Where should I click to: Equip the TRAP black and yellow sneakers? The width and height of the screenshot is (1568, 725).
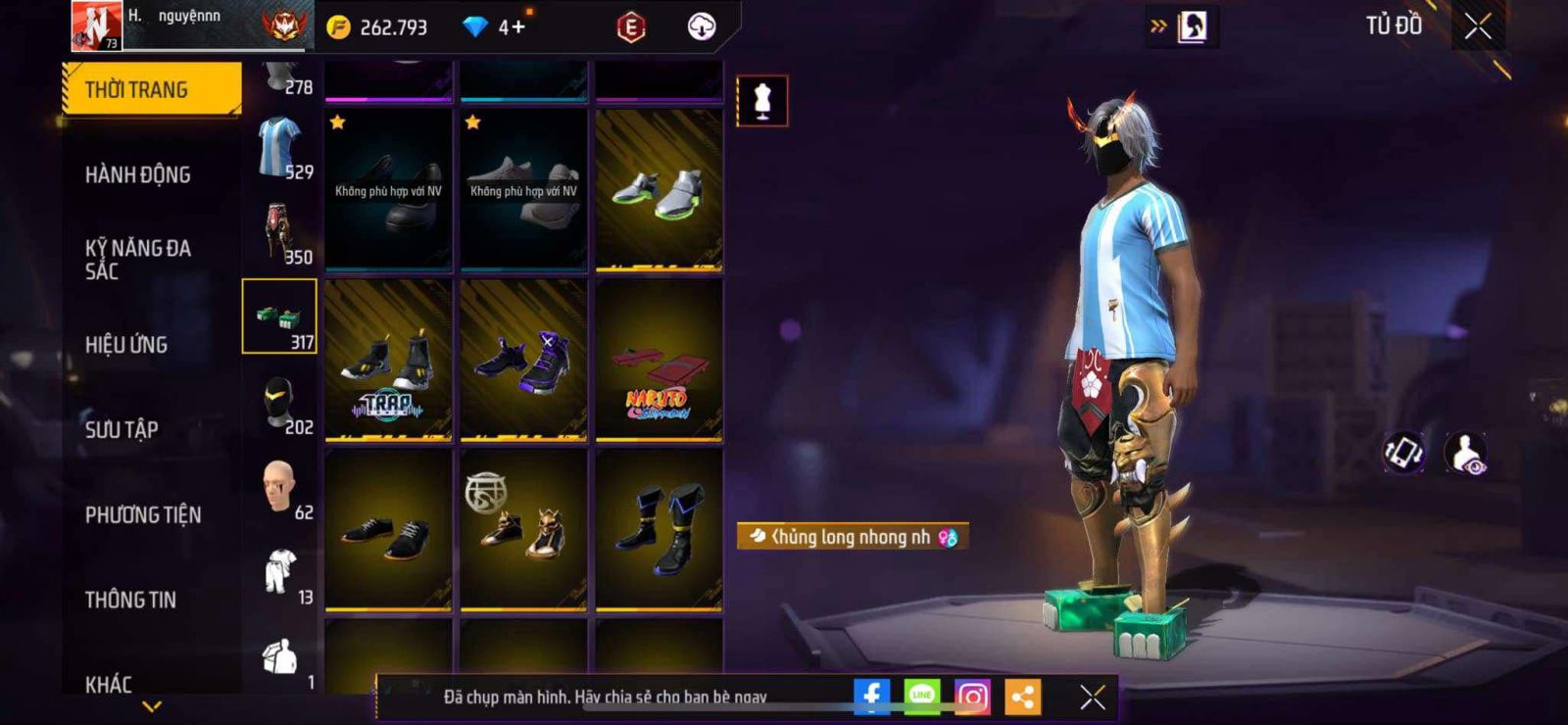(x=389, y=361)
